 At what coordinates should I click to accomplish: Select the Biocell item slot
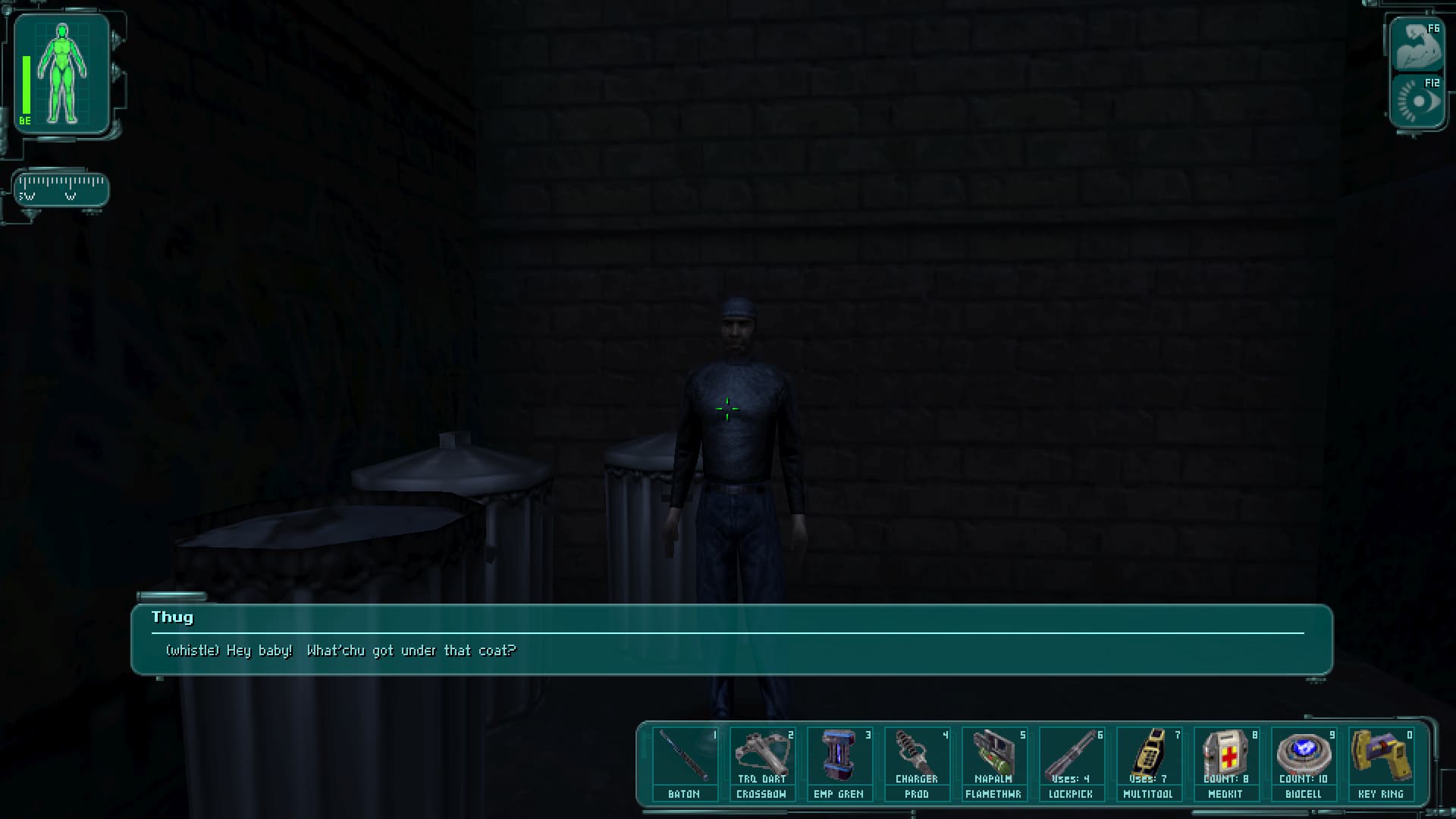(x=1303, y=763)
